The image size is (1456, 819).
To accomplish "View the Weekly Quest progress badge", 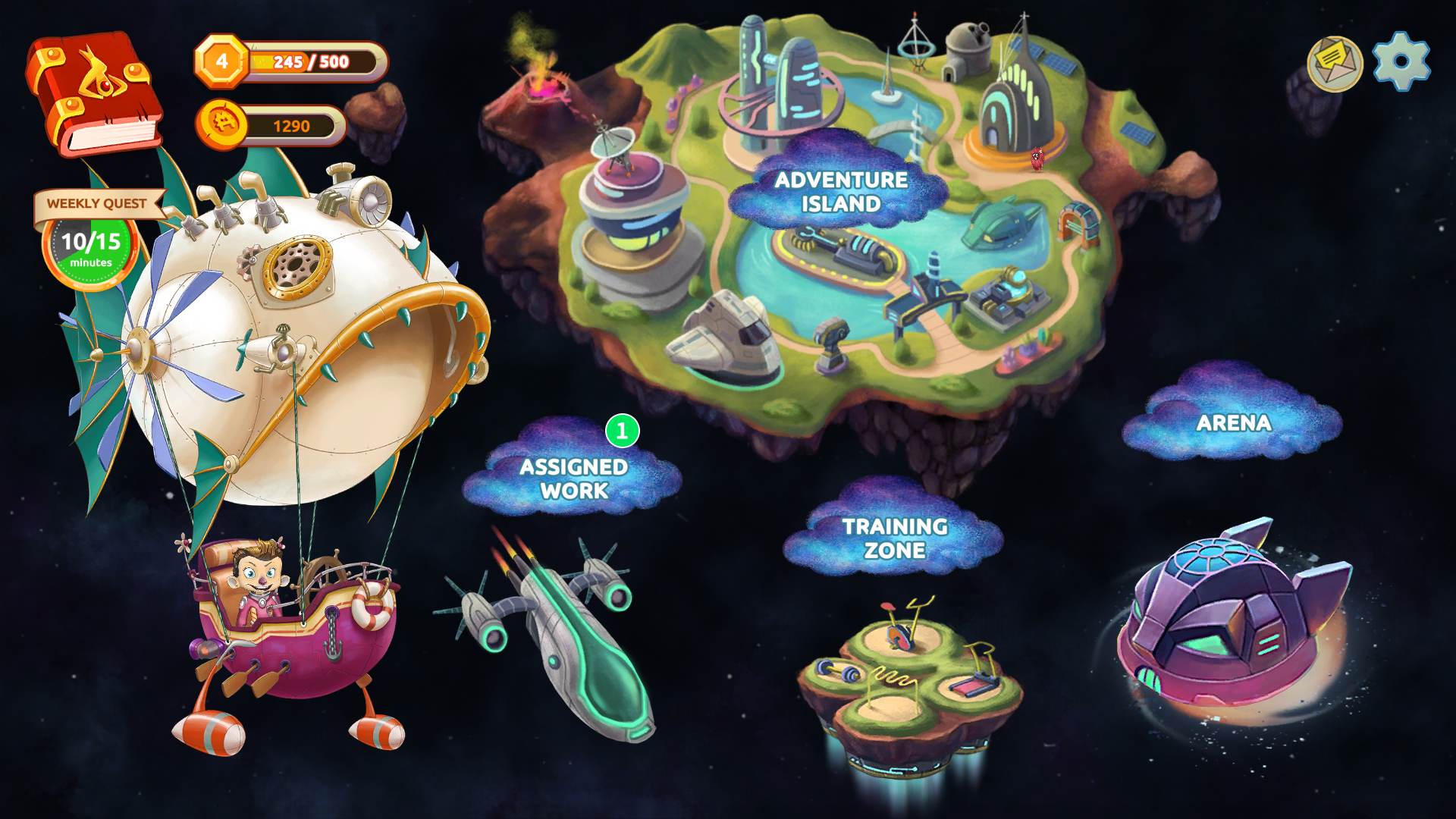I will point(91,241).
